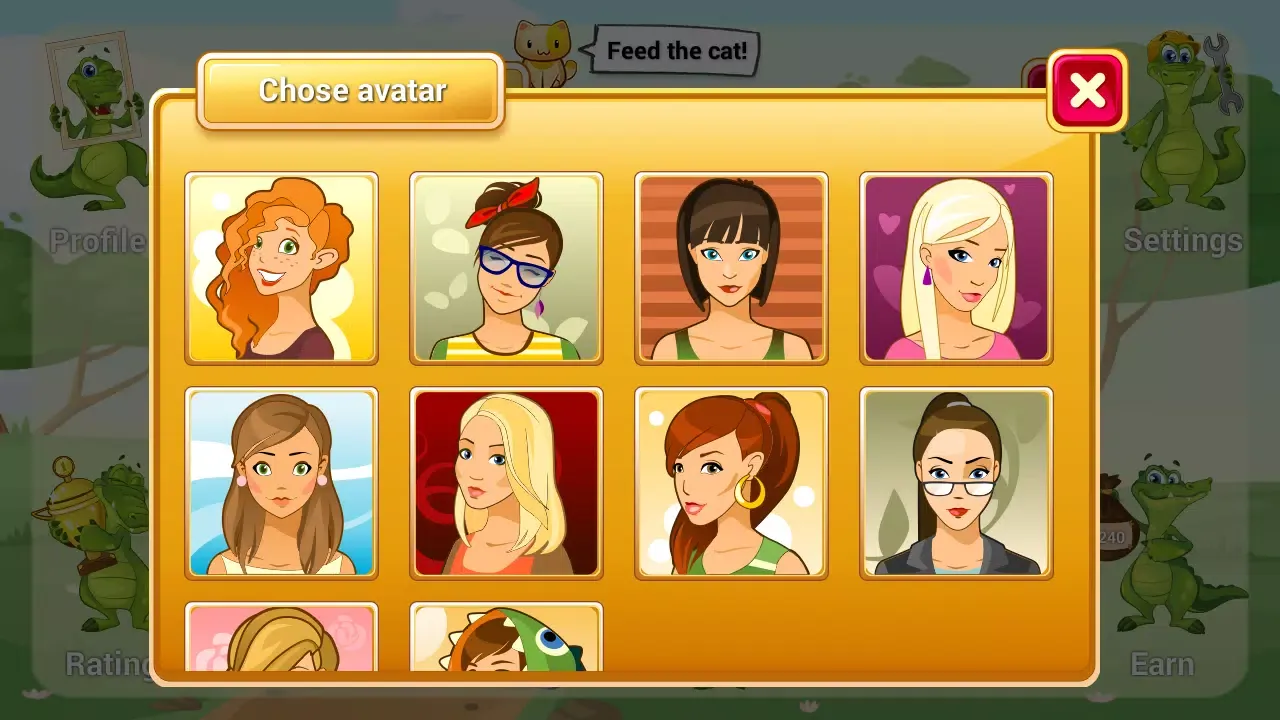Pick the blonde avatar on red background
Image resolution: width=1280 pixels, height=720 pixels.
(x=507, y=483)
